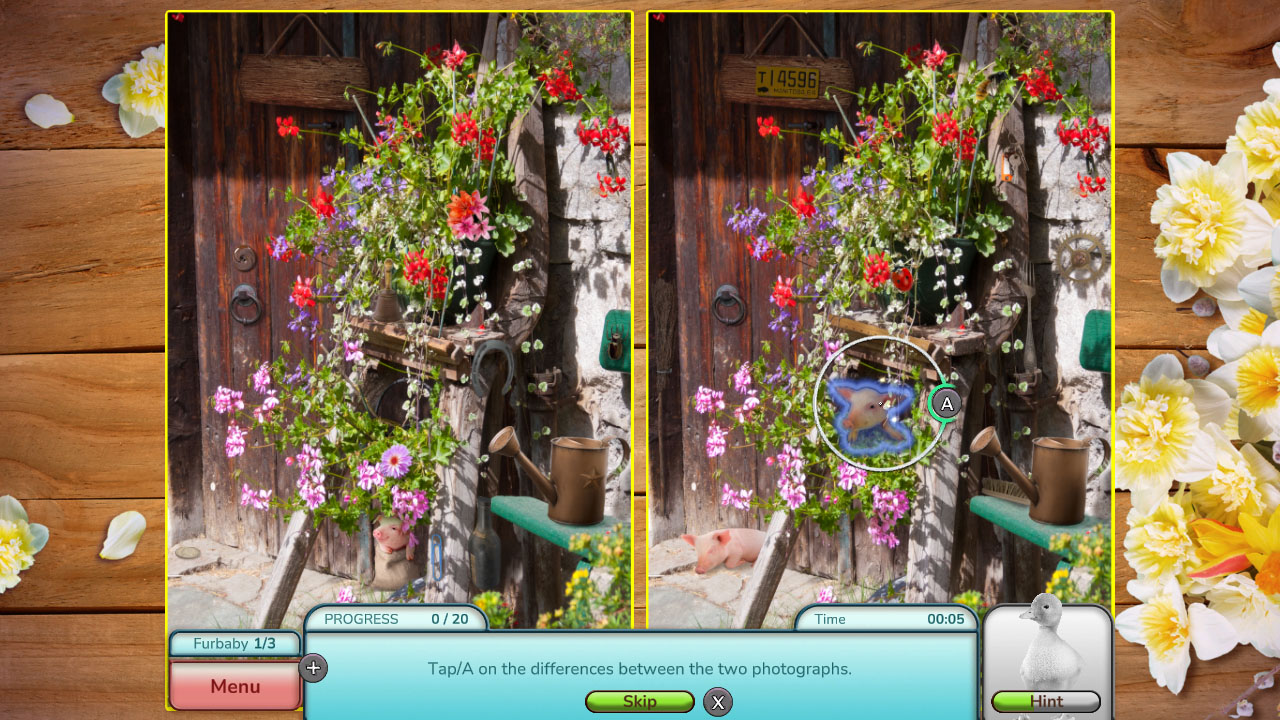The width and height of the screenshot is (1280, 720).
Task: Click the red bow atop the left photo
Action: click(180, 16)
